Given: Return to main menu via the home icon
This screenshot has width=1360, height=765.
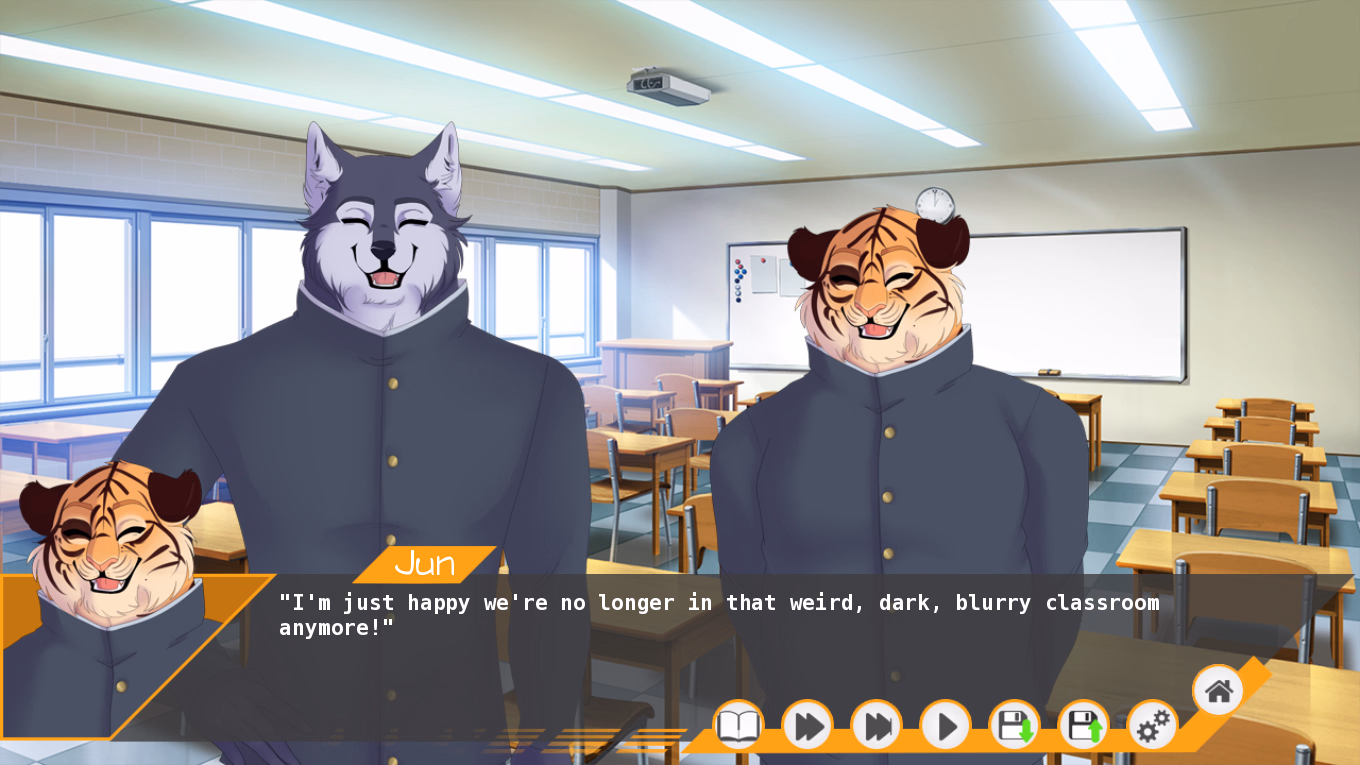Looking at the screenshot, I should [x=1217, y=690].
